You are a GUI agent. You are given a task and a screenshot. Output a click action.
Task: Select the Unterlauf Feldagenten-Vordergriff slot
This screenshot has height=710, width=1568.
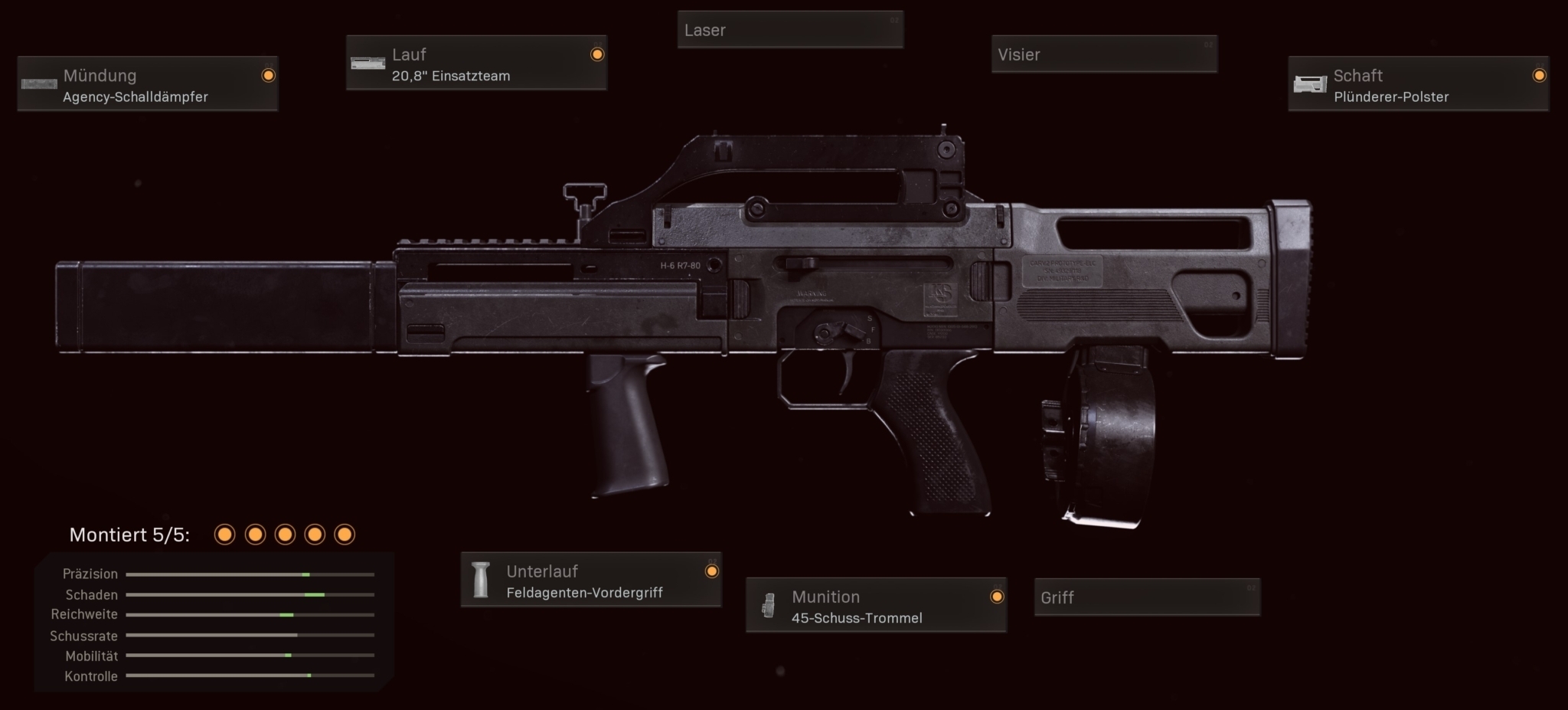click(591, 581)
